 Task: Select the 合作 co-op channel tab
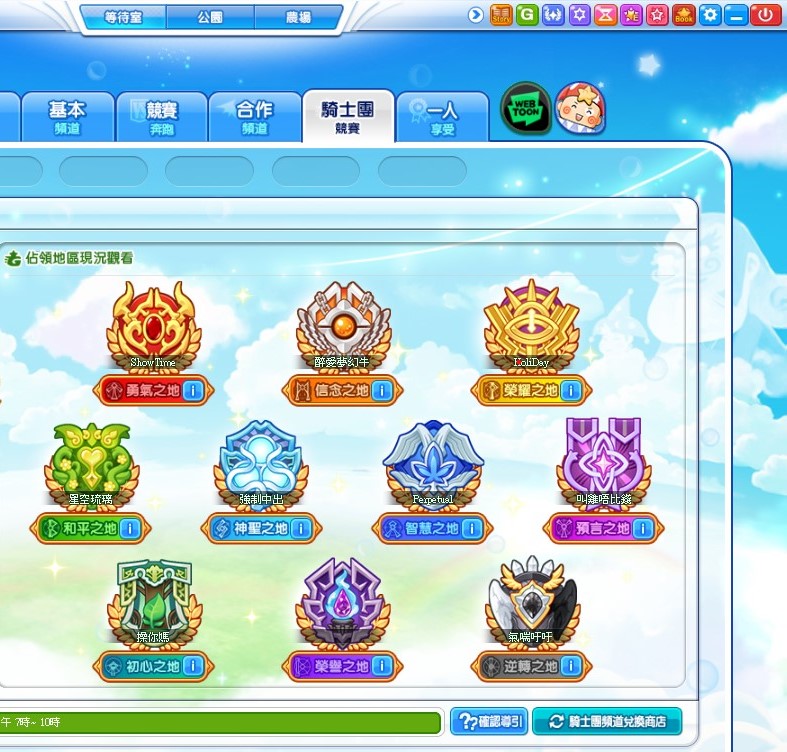pos(254,118)
